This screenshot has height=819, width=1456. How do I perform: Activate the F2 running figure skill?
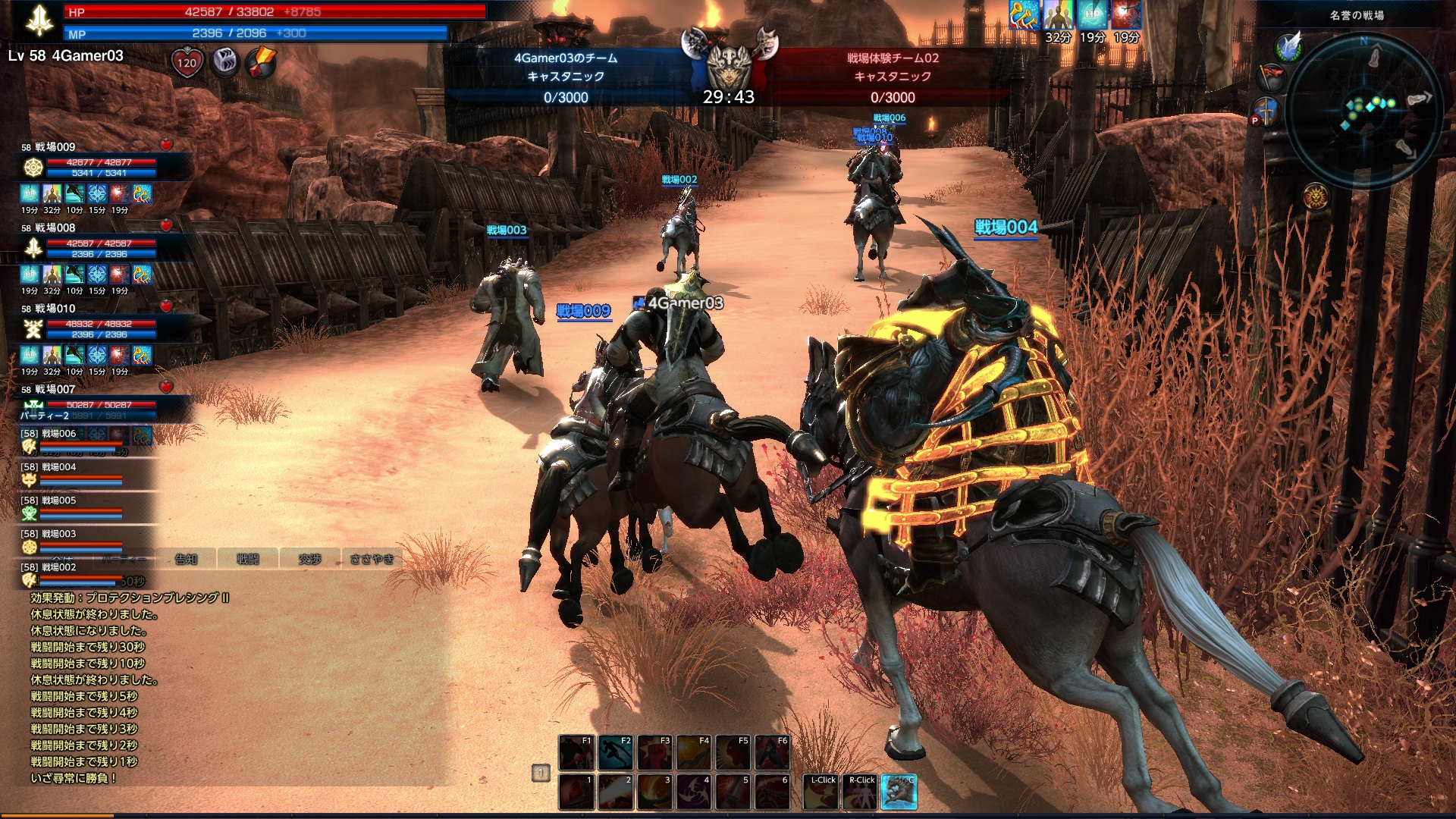click(615, 752)
